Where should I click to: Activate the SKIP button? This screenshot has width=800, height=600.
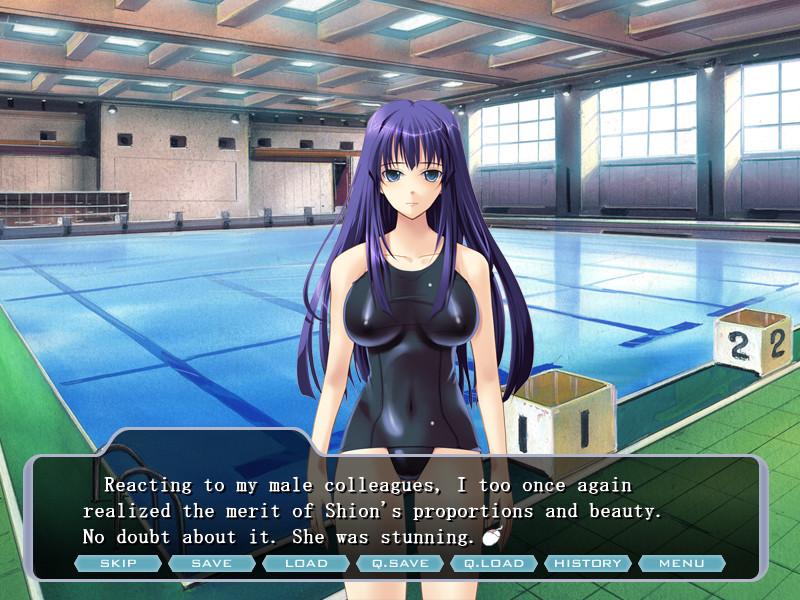click(x=117, y=564)
